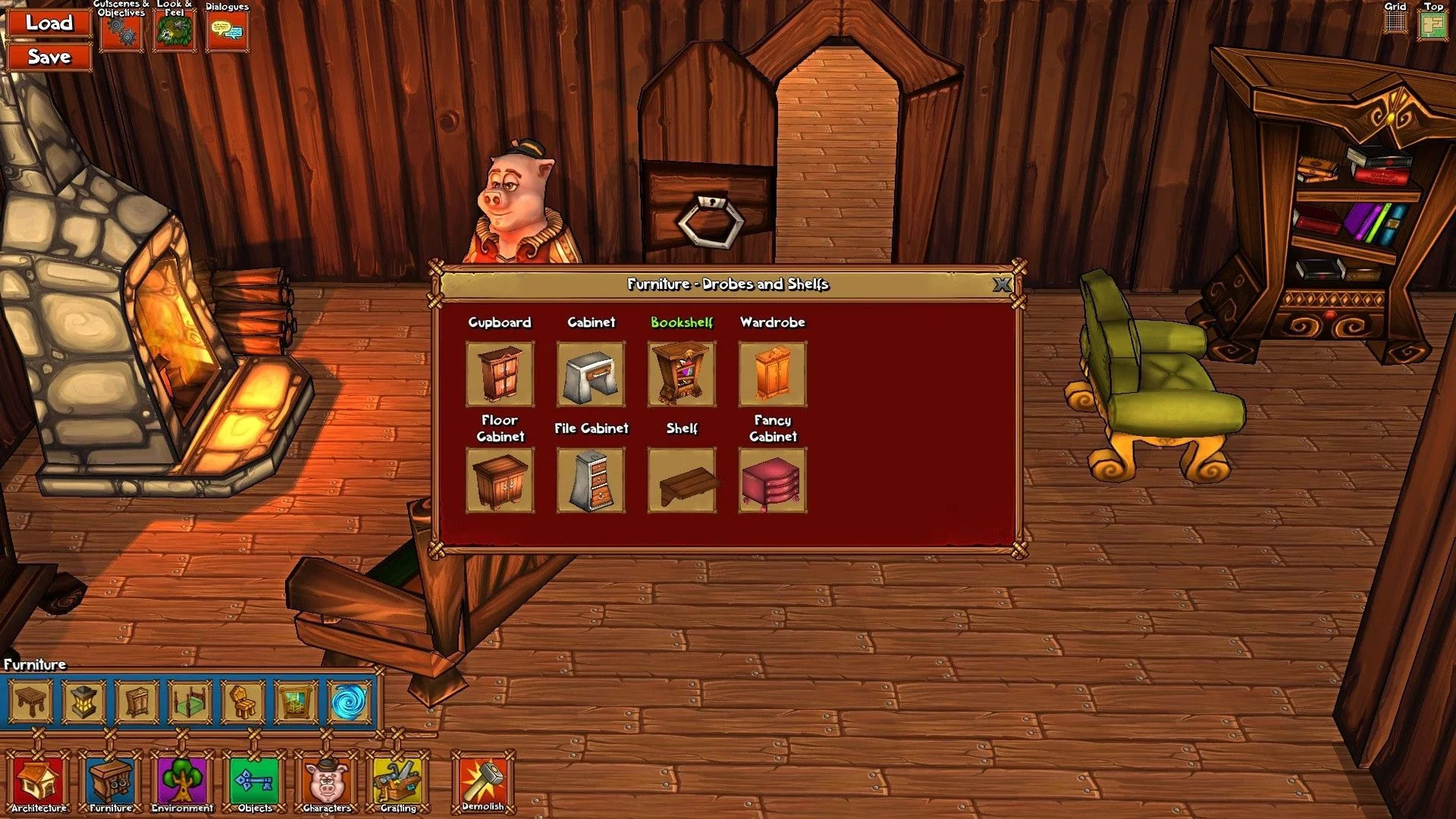Open the Look & Feel settings
Screen dimensions: 1456x819
coord(174,32)
